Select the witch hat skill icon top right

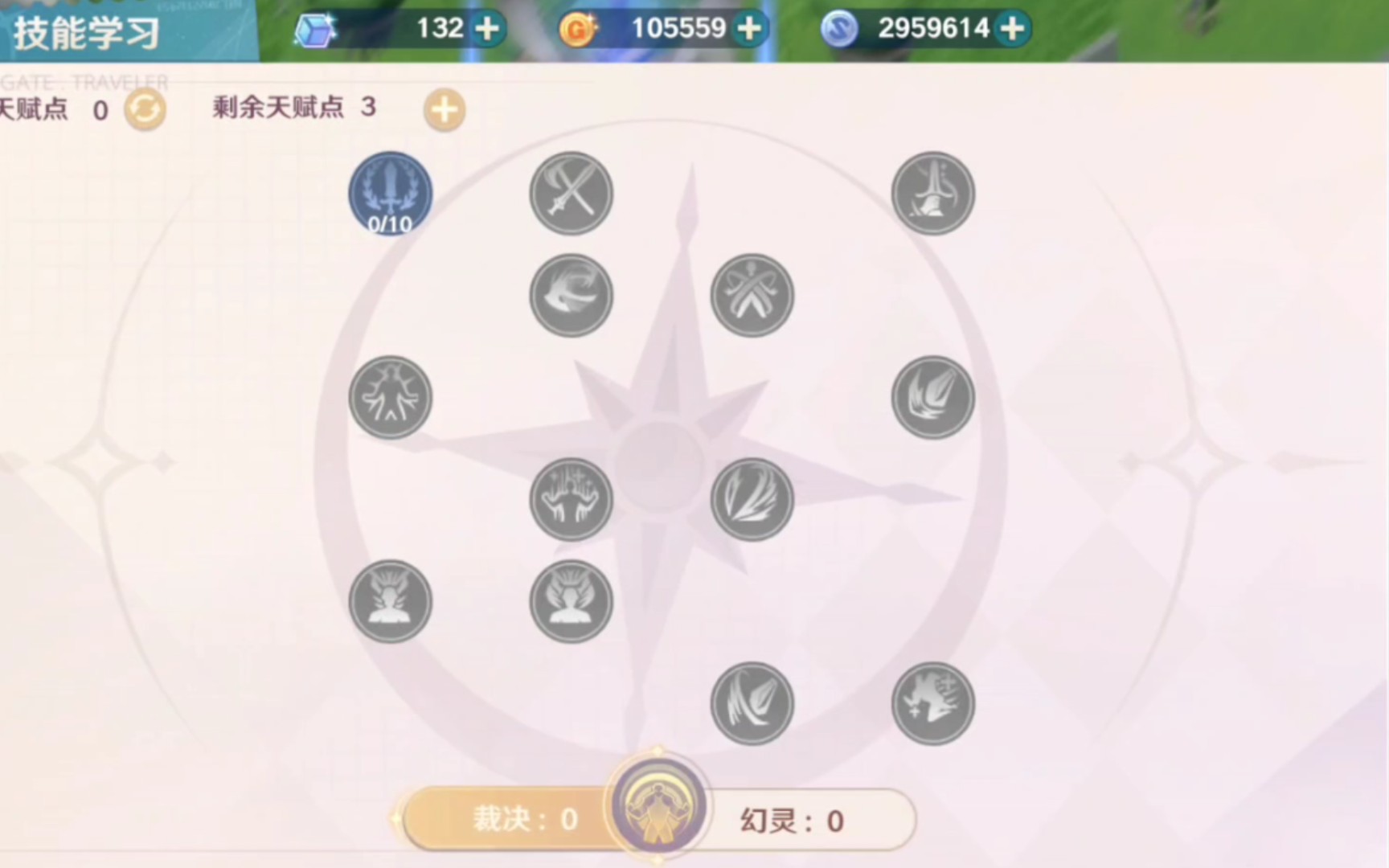(x=932, y=193)
